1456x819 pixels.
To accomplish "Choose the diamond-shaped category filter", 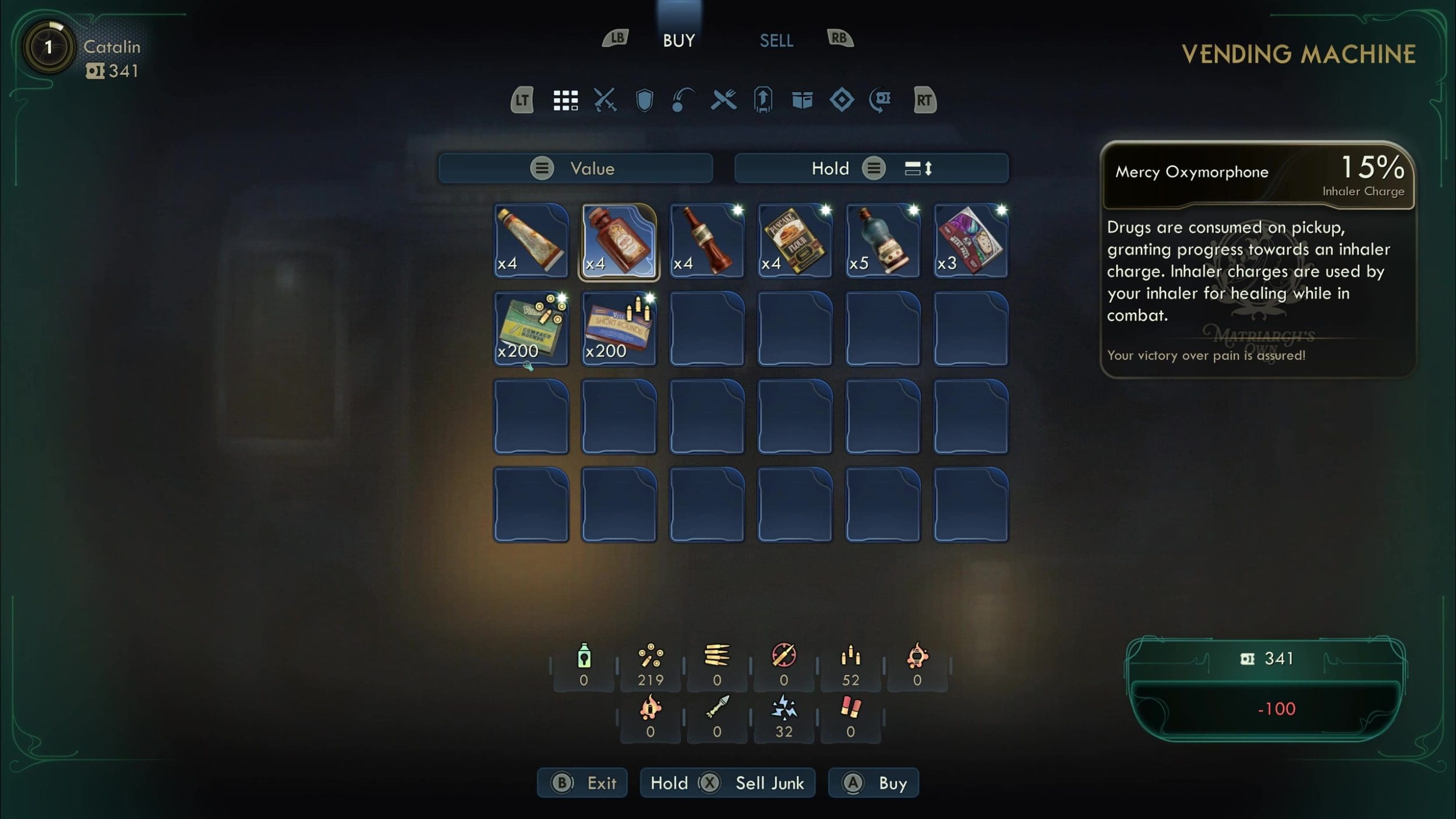I will 842,100.
